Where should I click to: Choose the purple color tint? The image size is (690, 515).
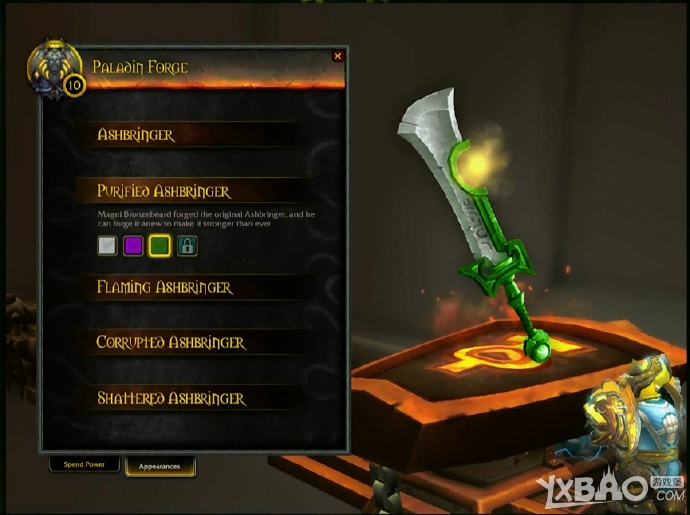click(133, 246)
